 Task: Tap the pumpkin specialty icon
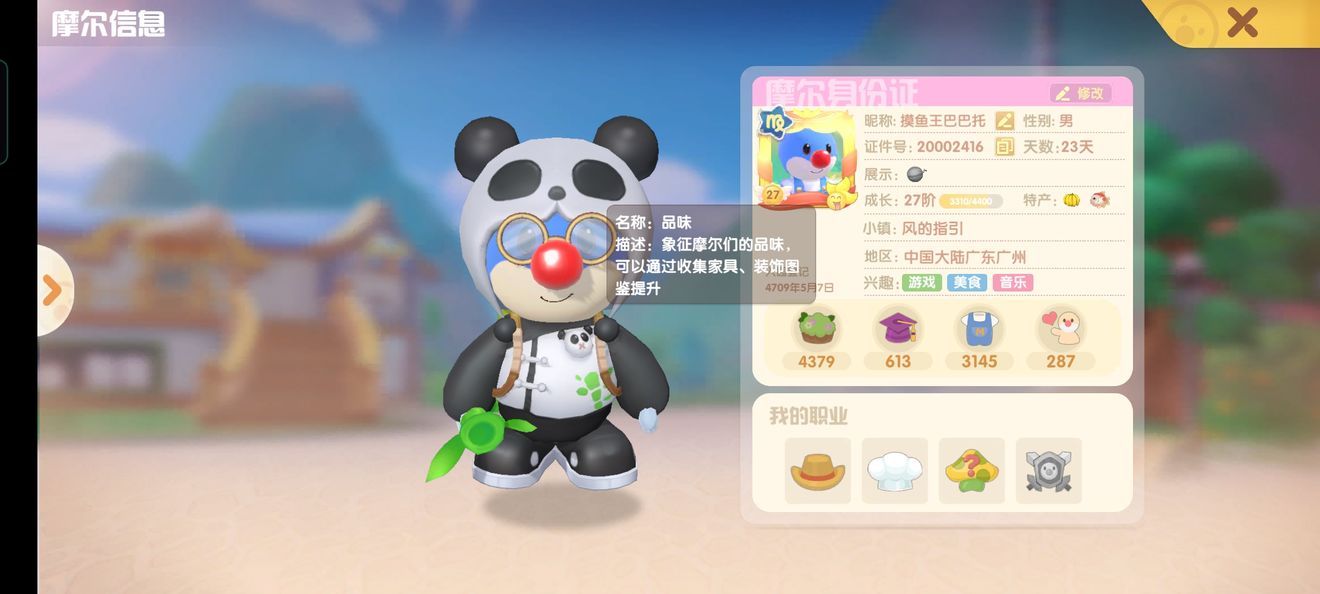[1072, 200]
